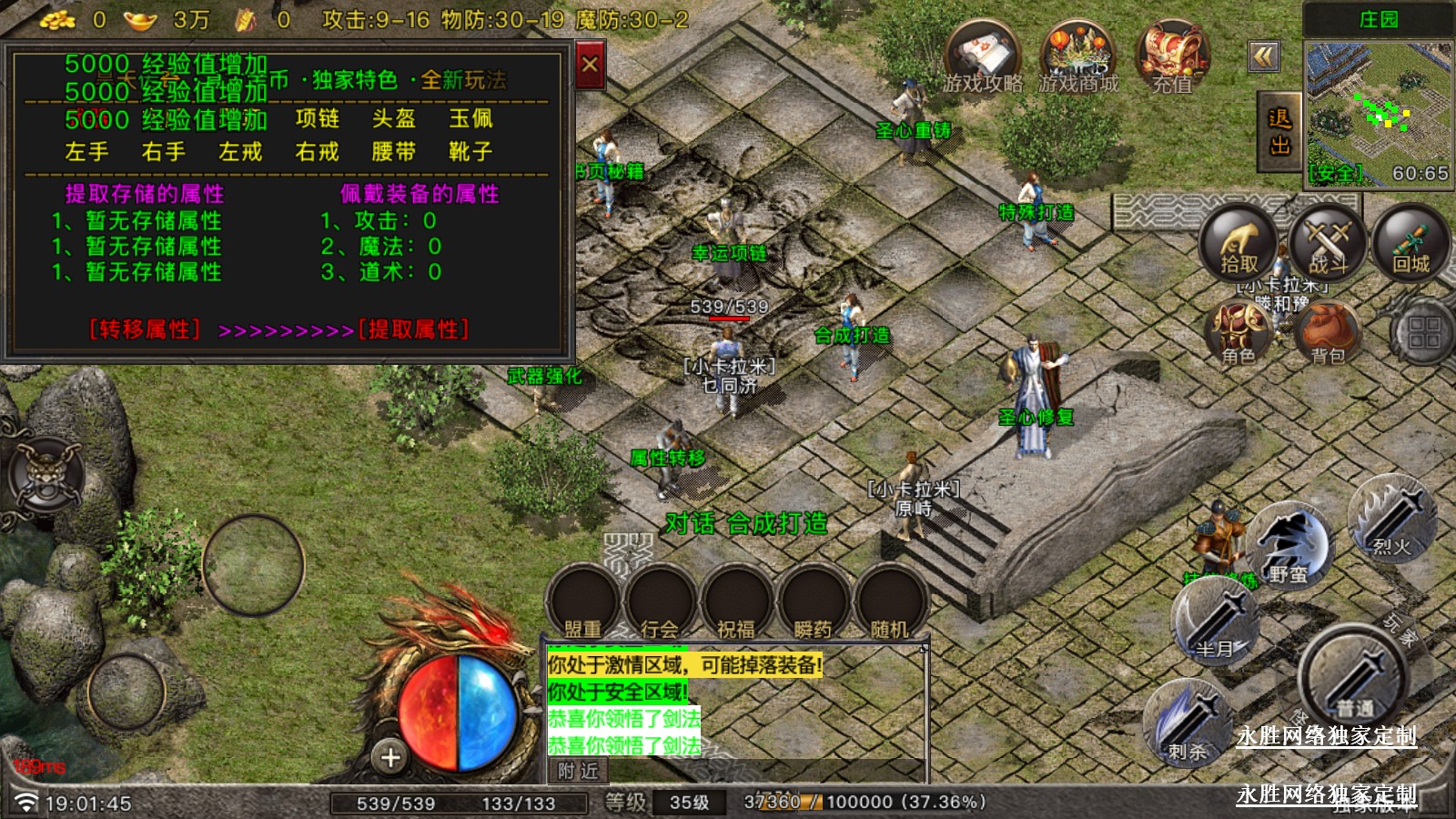
Task: Close the attribute transfer panel
Action: pos(590,65)
